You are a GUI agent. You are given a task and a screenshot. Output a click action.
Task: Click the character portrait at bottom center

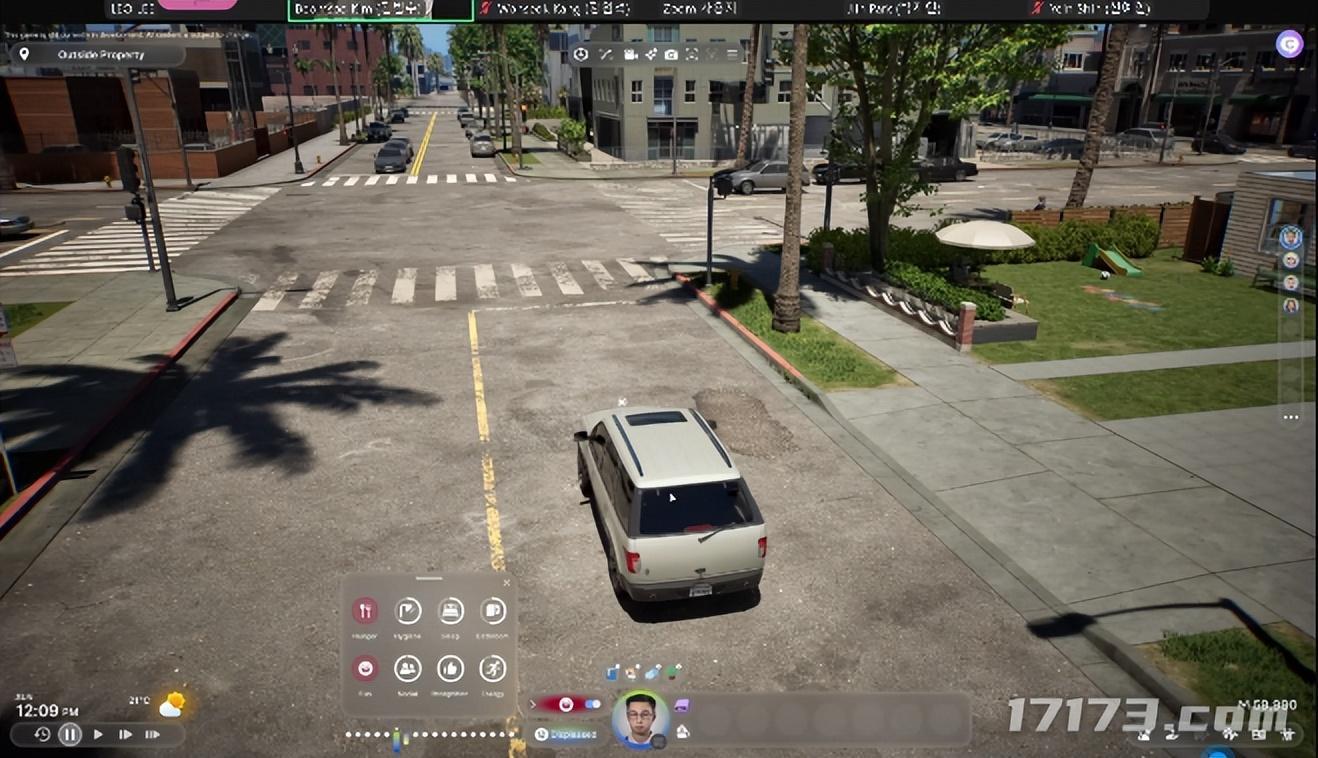(640, 719)
